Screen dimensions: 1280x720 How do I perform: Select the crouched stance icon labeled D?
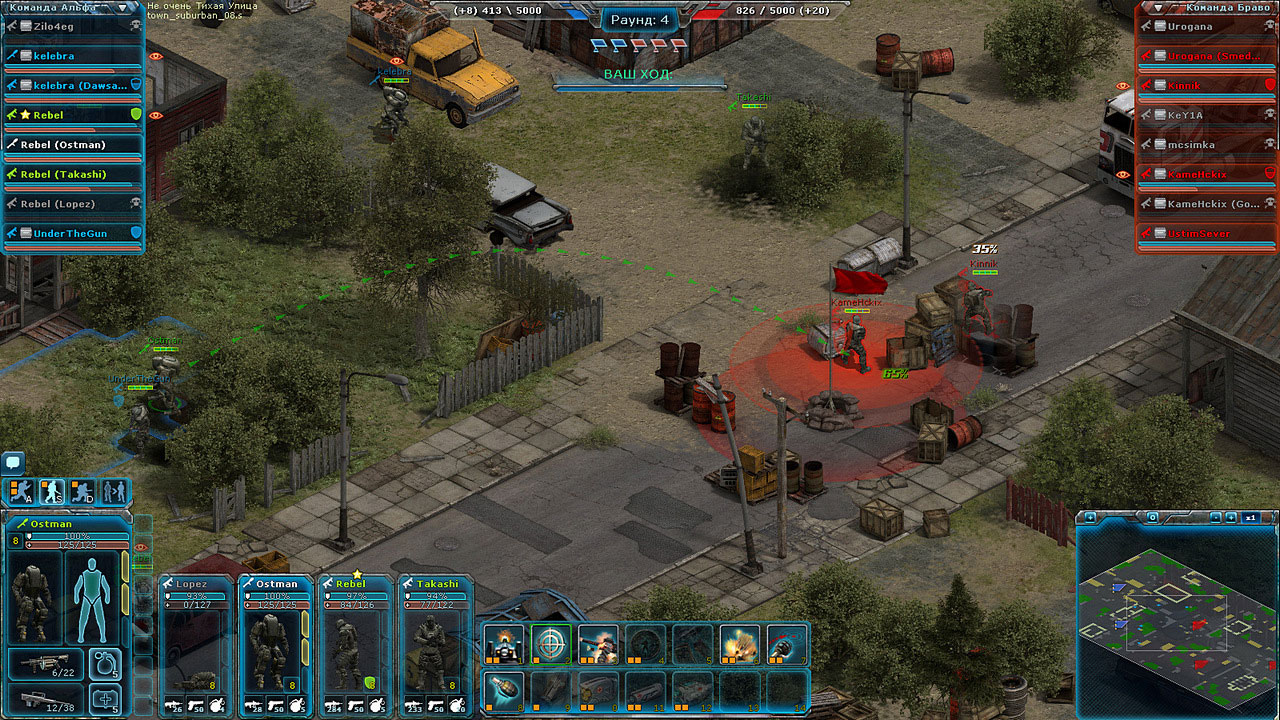tap(82, 492)
